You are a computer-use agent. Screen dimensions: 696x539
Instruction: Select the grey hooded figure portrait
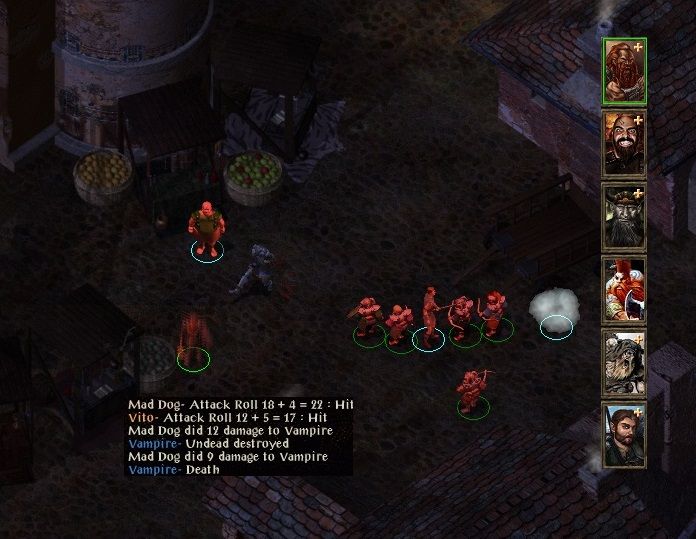(x=624, y=363)
